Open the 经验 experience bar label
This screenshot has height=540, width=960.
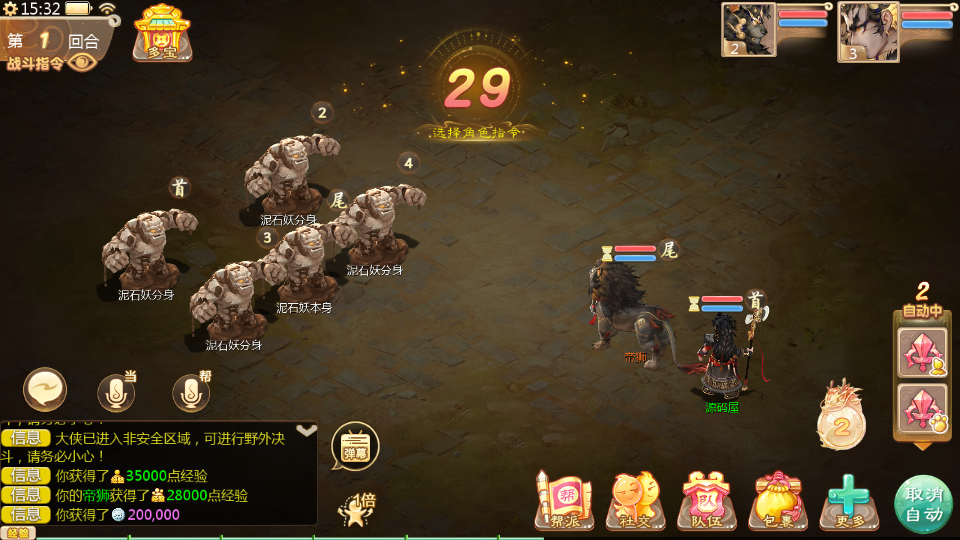point(18,533)
